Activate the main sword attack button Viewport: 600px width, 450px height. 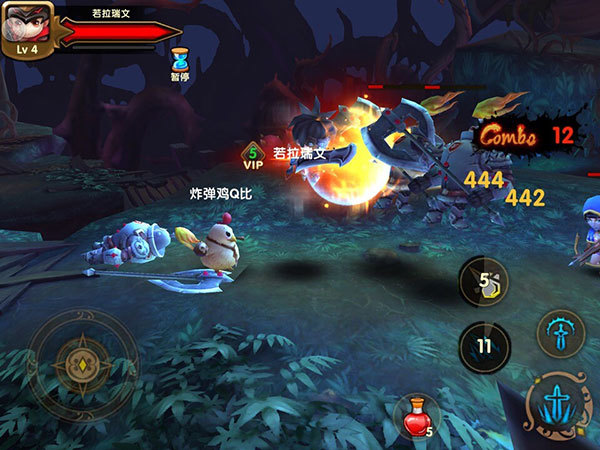point(558,404)
